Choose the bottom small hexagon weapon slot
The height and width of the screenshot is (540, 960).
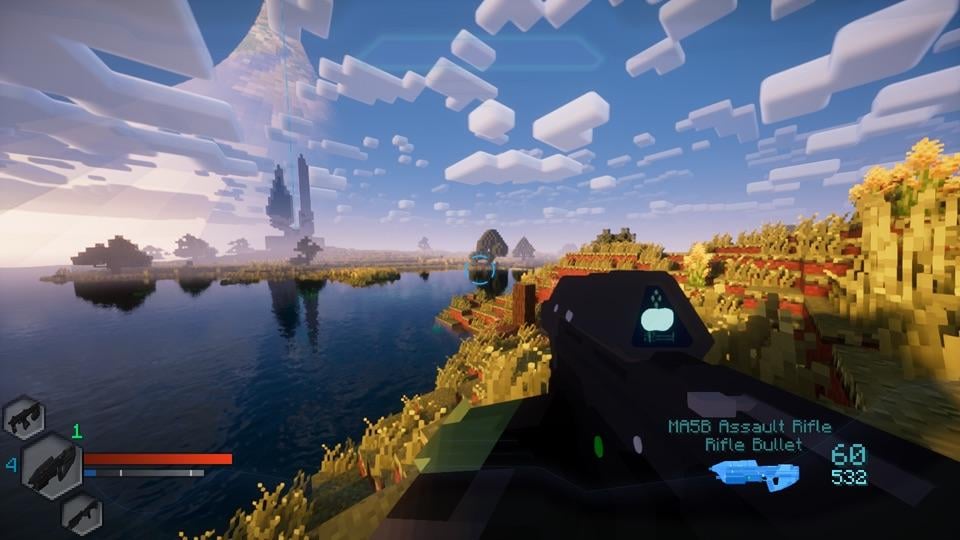click(x=80, y=513)
